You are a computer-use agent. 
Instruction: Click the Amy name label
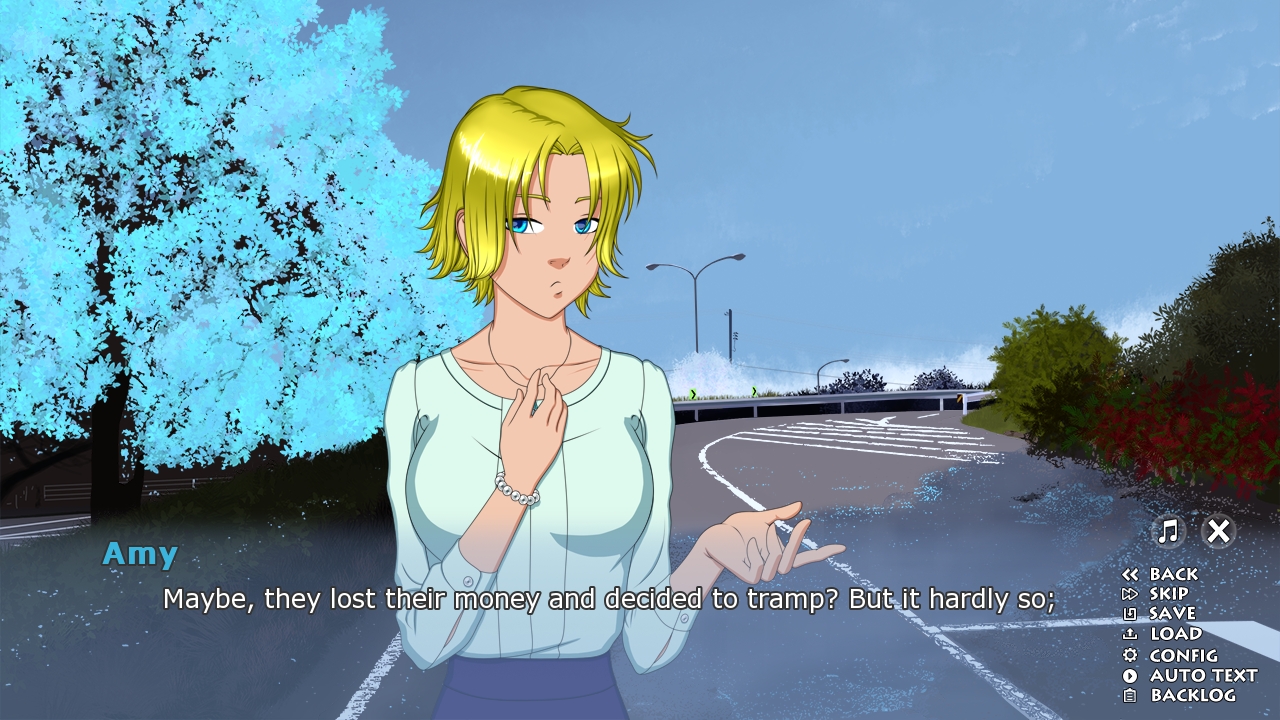click(x=139, y=554)
